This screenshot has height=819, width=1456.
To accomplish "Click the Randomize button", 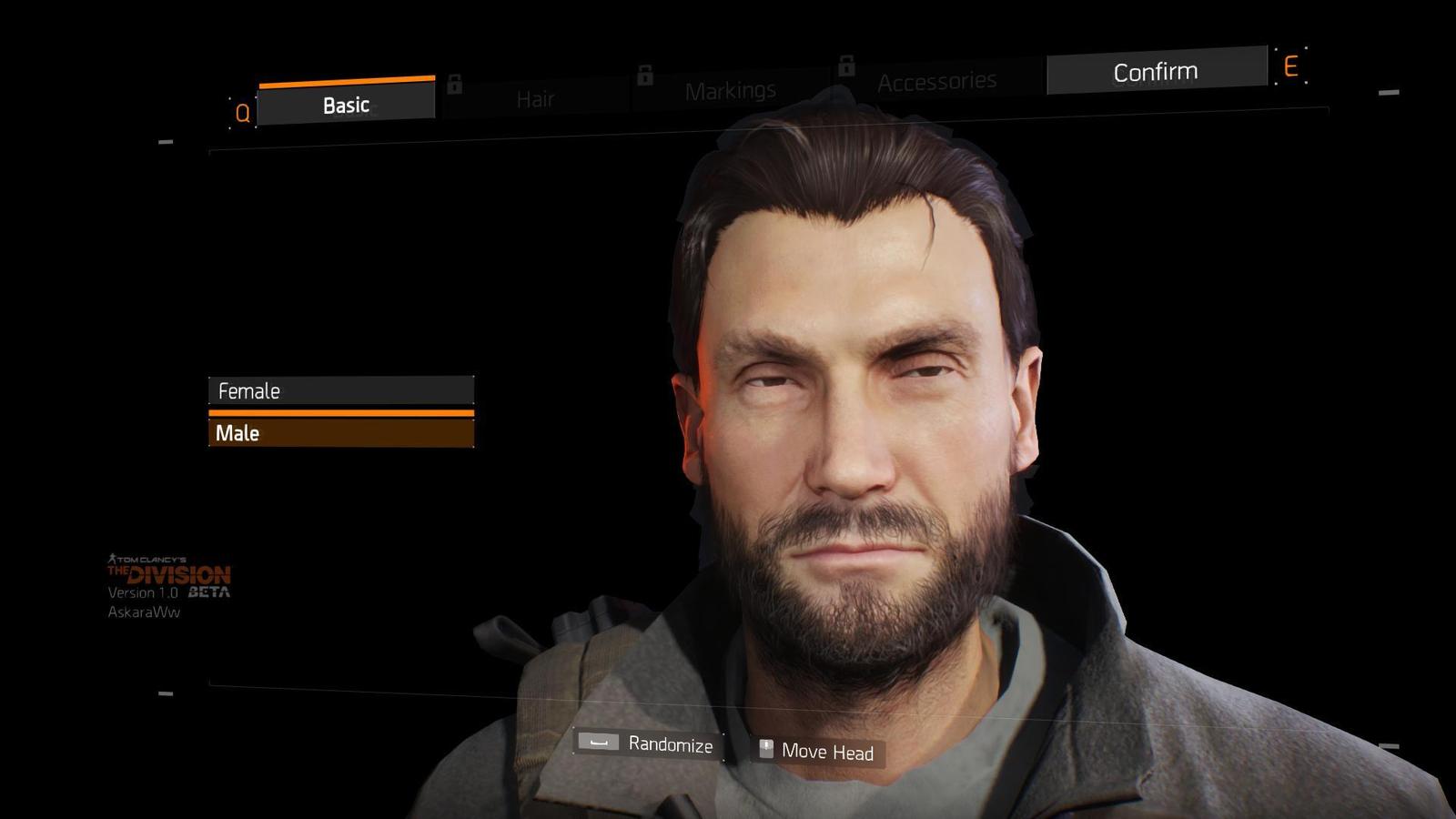I will click(x=670, y=743).
